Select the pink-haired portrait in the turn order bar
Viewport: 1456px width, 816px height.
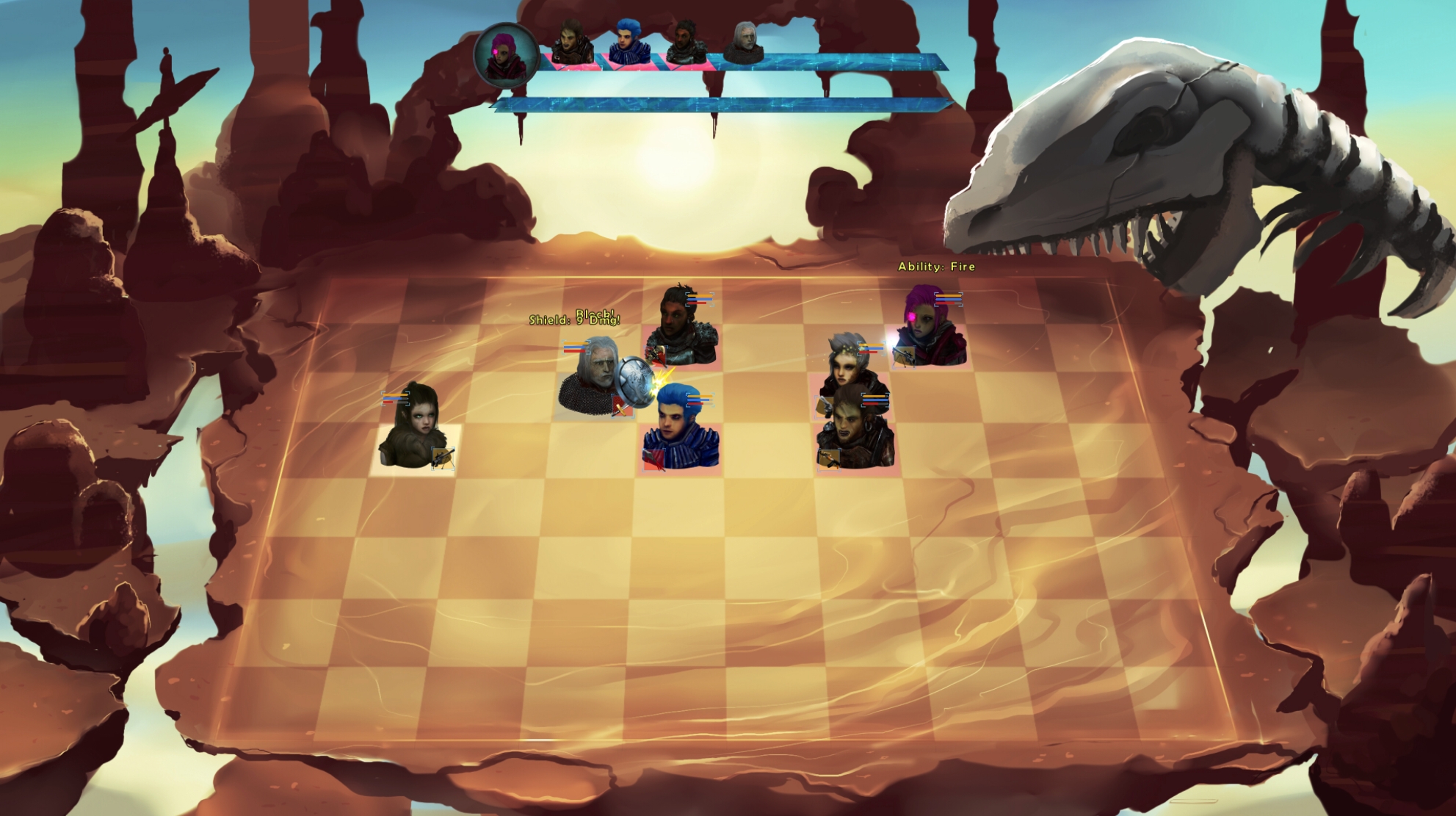(x=505, y=55)
